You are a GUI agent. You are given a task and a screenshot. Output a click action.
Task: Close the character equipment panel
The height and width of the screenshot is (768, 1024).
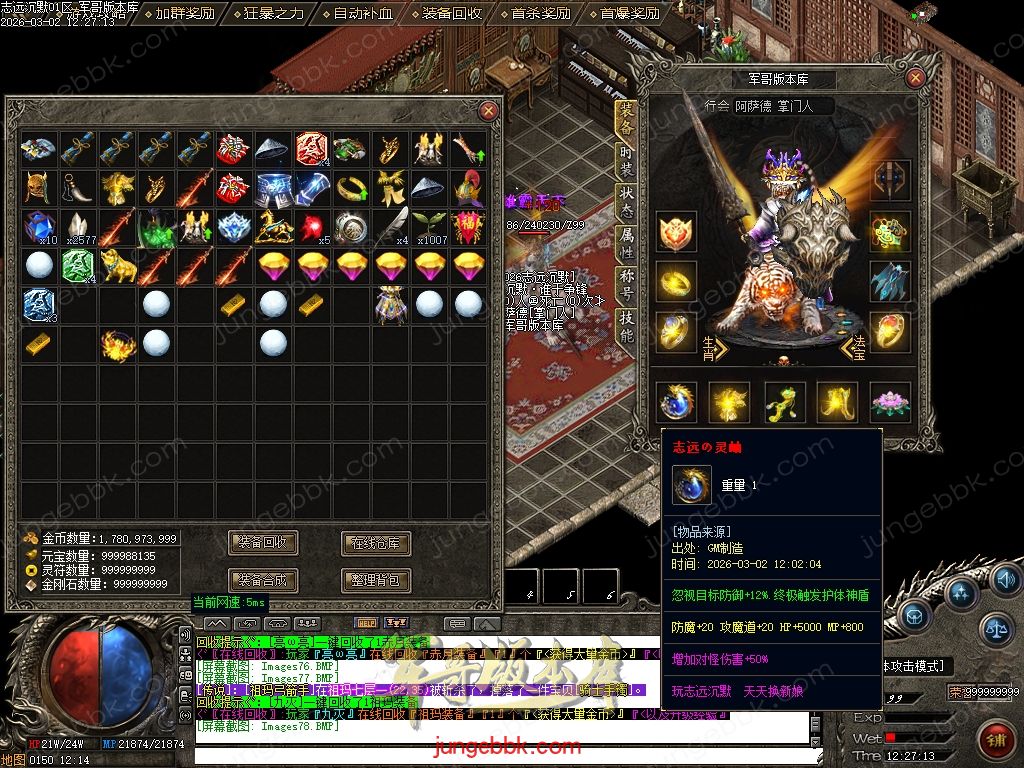915,78
